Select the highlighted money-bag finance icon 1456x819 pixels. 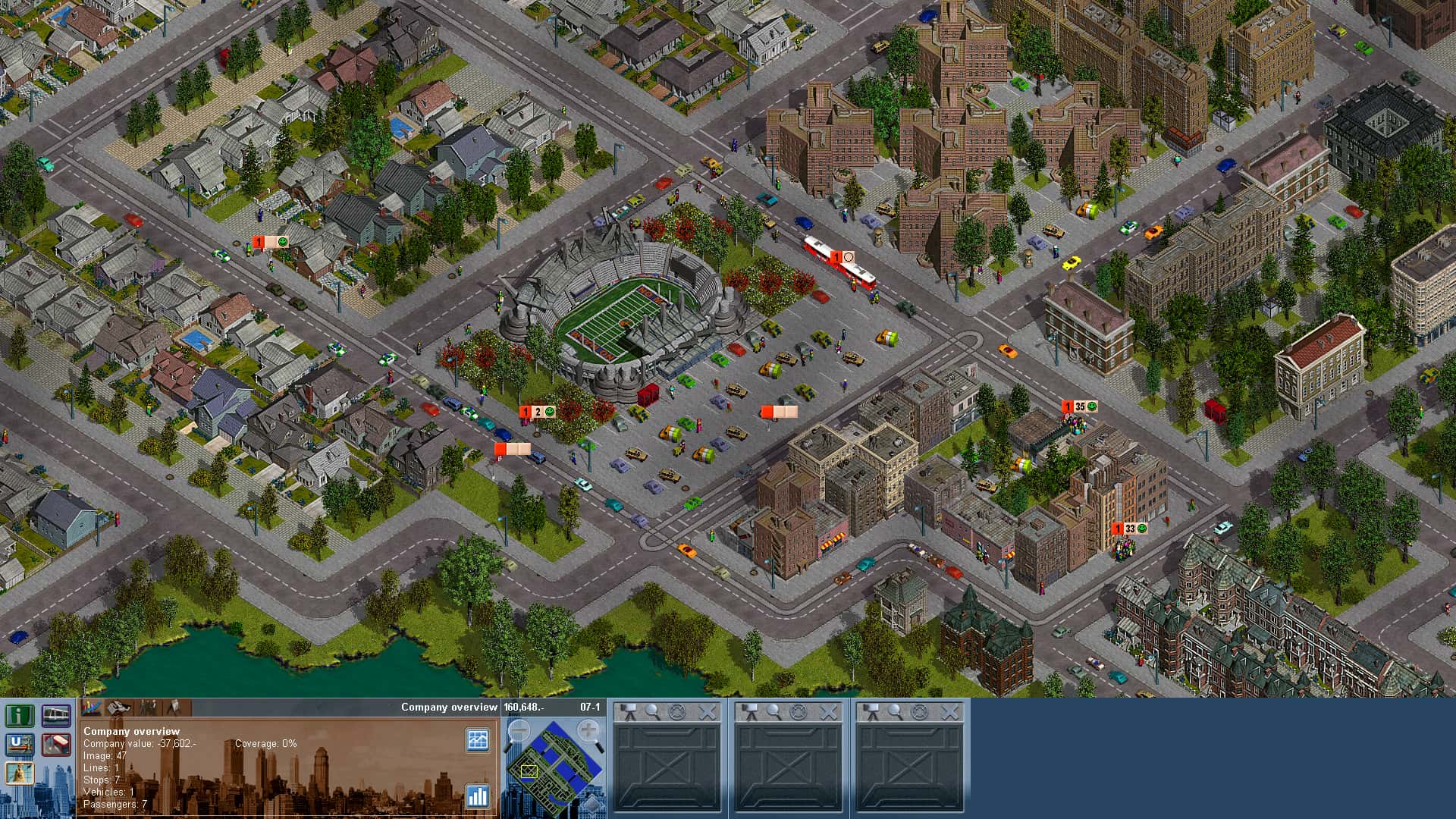click(x=20, y=773)
